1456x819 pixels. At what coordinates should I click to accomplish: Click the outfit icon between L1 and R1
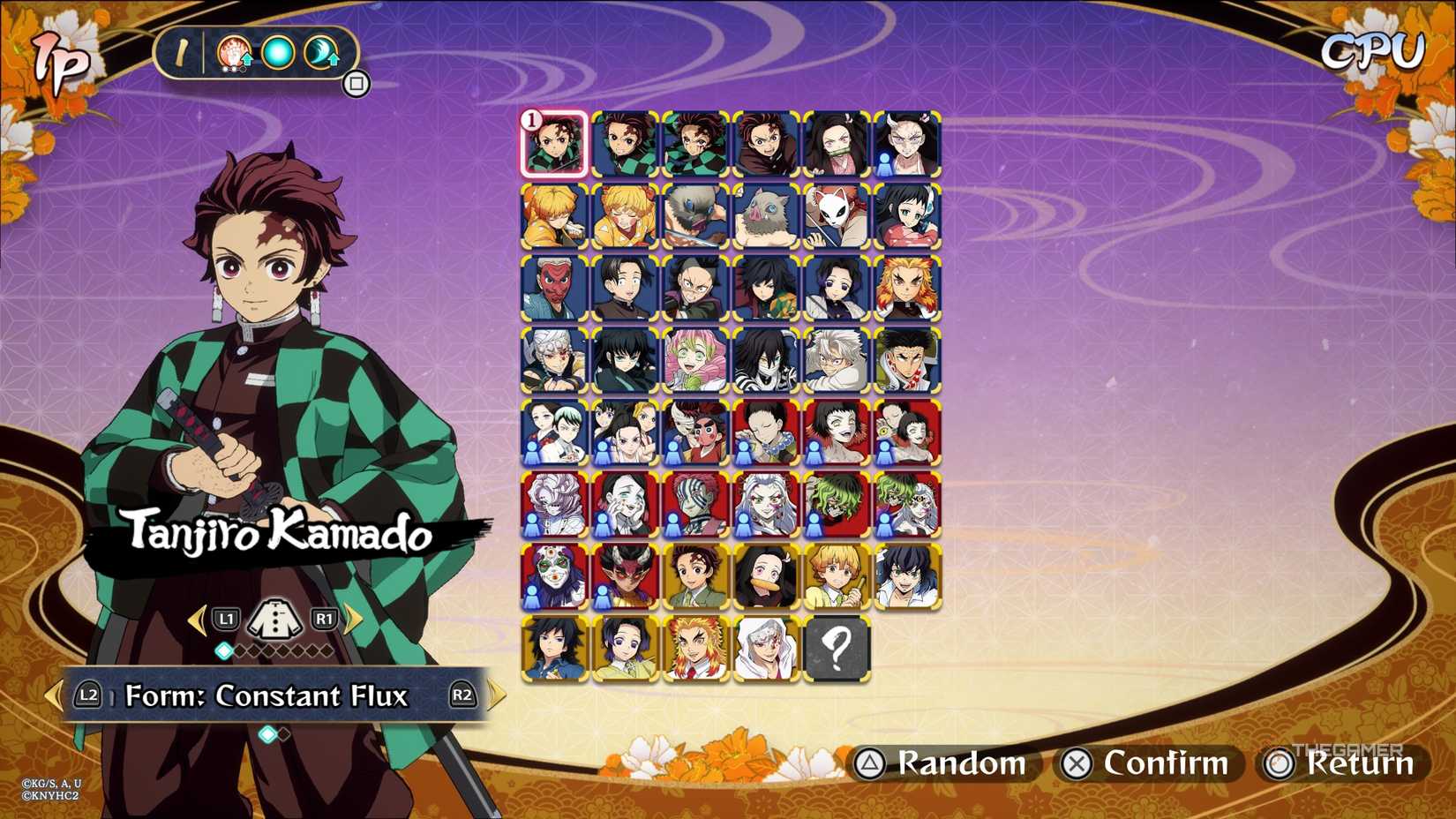[x=276, y=620]
